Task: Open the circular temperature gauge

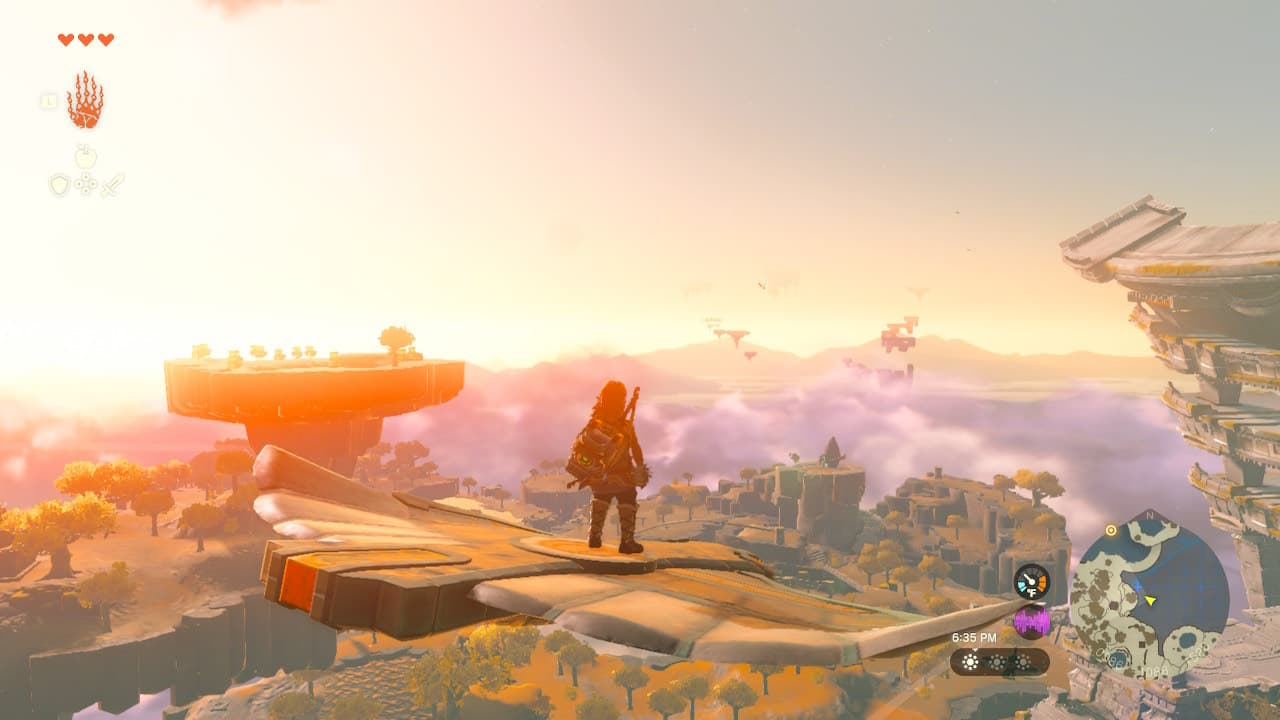Action: tap(1030, 580)
